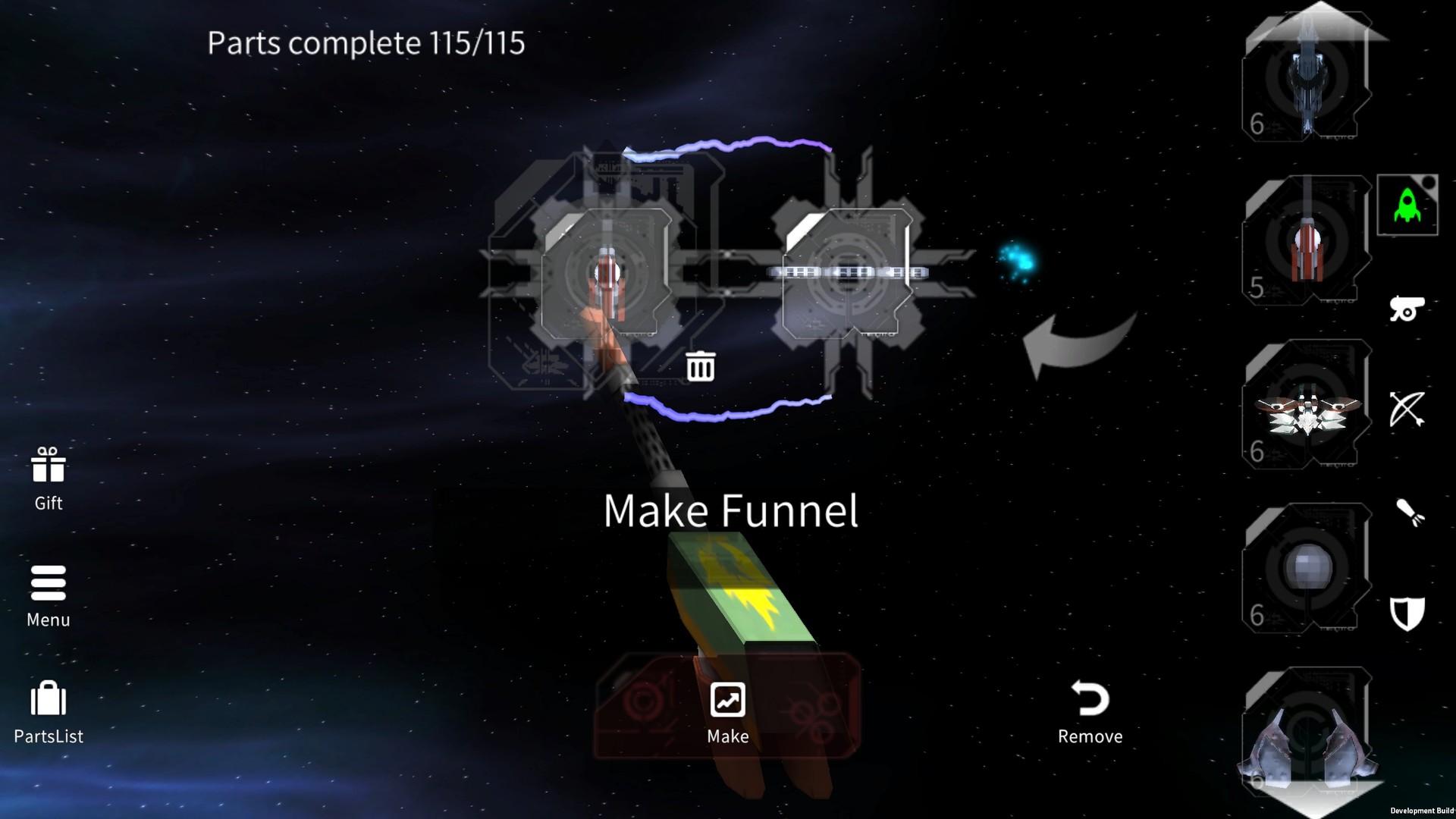This screenshot has width=1456, height=819.
Task: Open the Gift panel
Action: coord(47,478)
